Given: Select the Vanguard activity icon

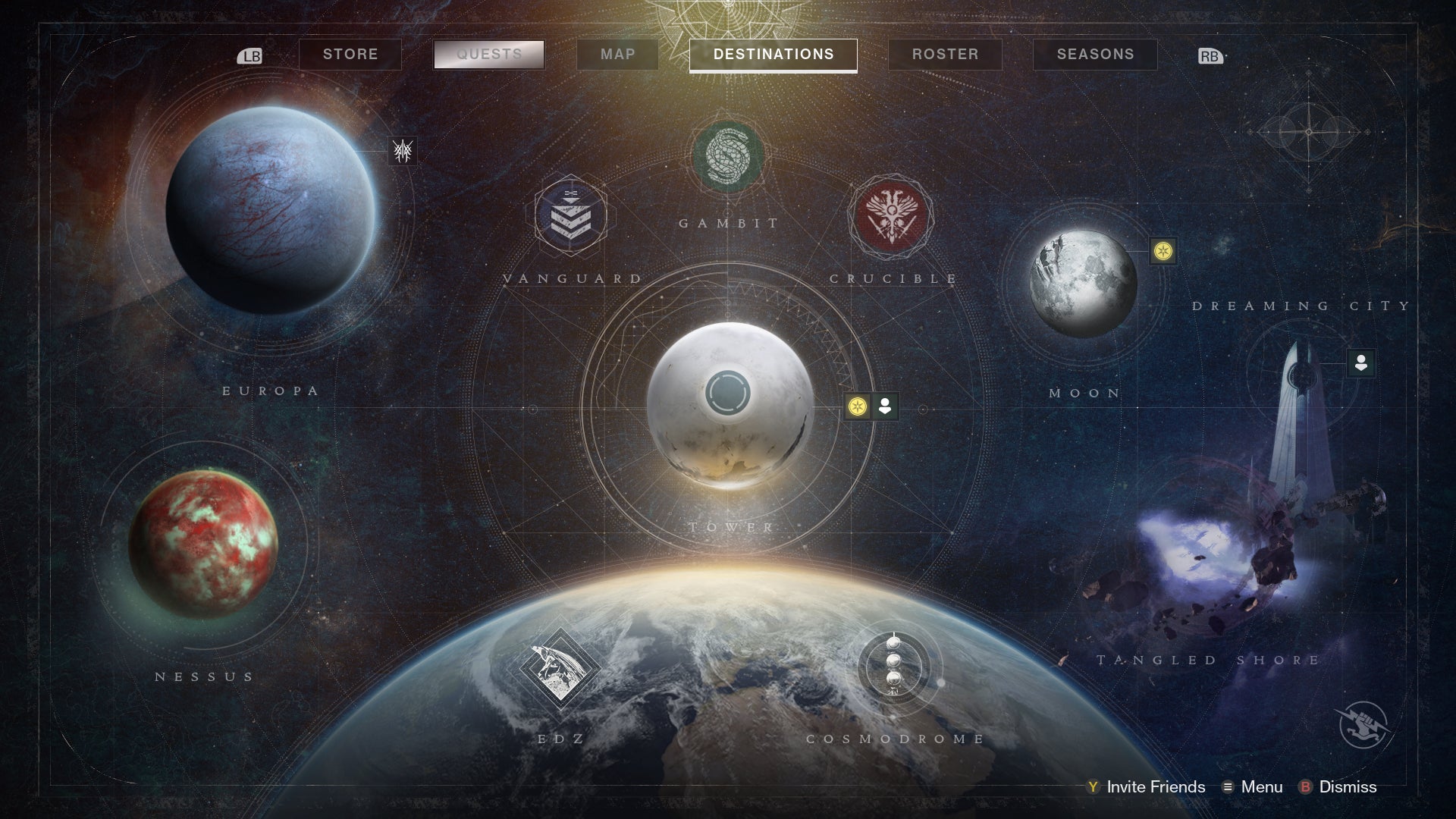Looking at the screenshot, I should click(x=570, y=216).
